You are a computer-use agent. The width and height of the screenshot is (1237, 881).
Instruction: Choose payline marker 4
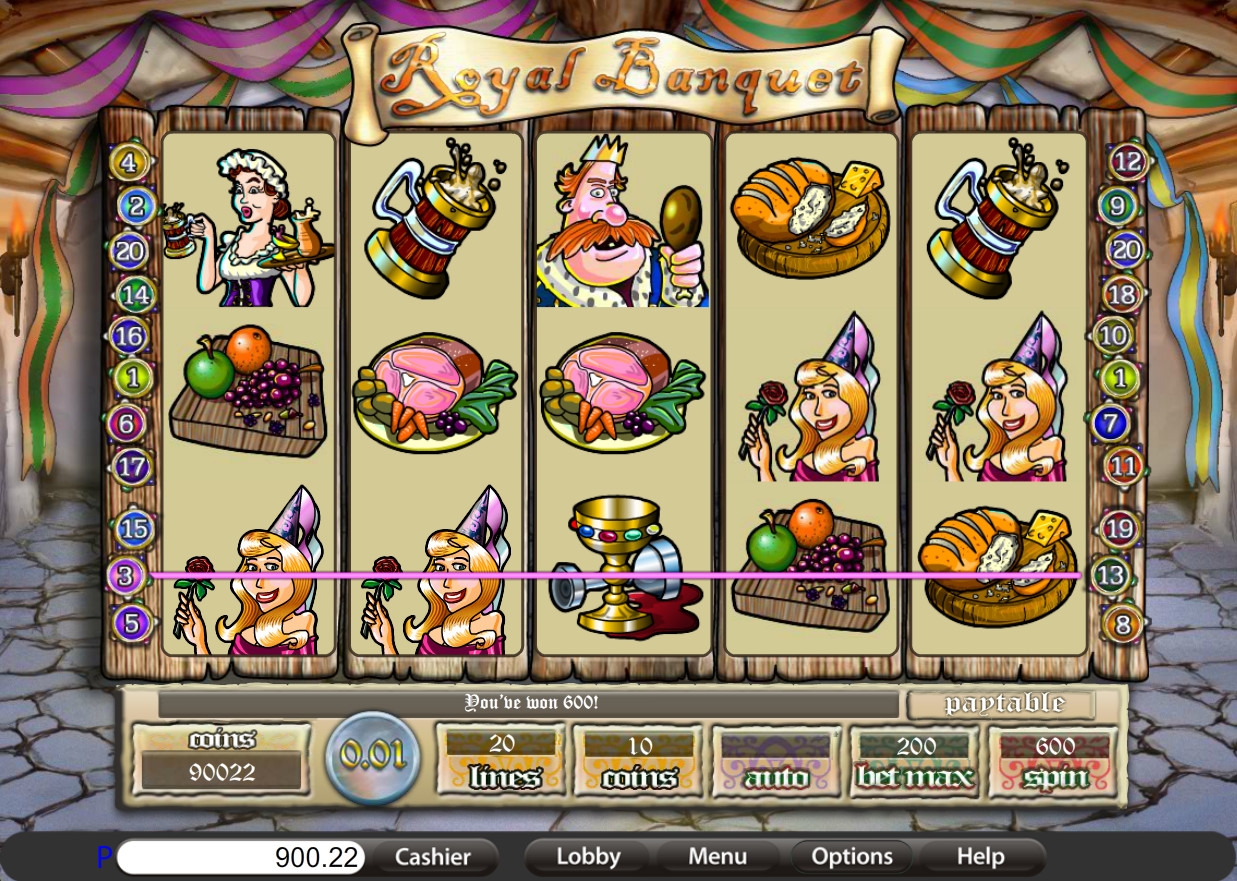[130, 161]
